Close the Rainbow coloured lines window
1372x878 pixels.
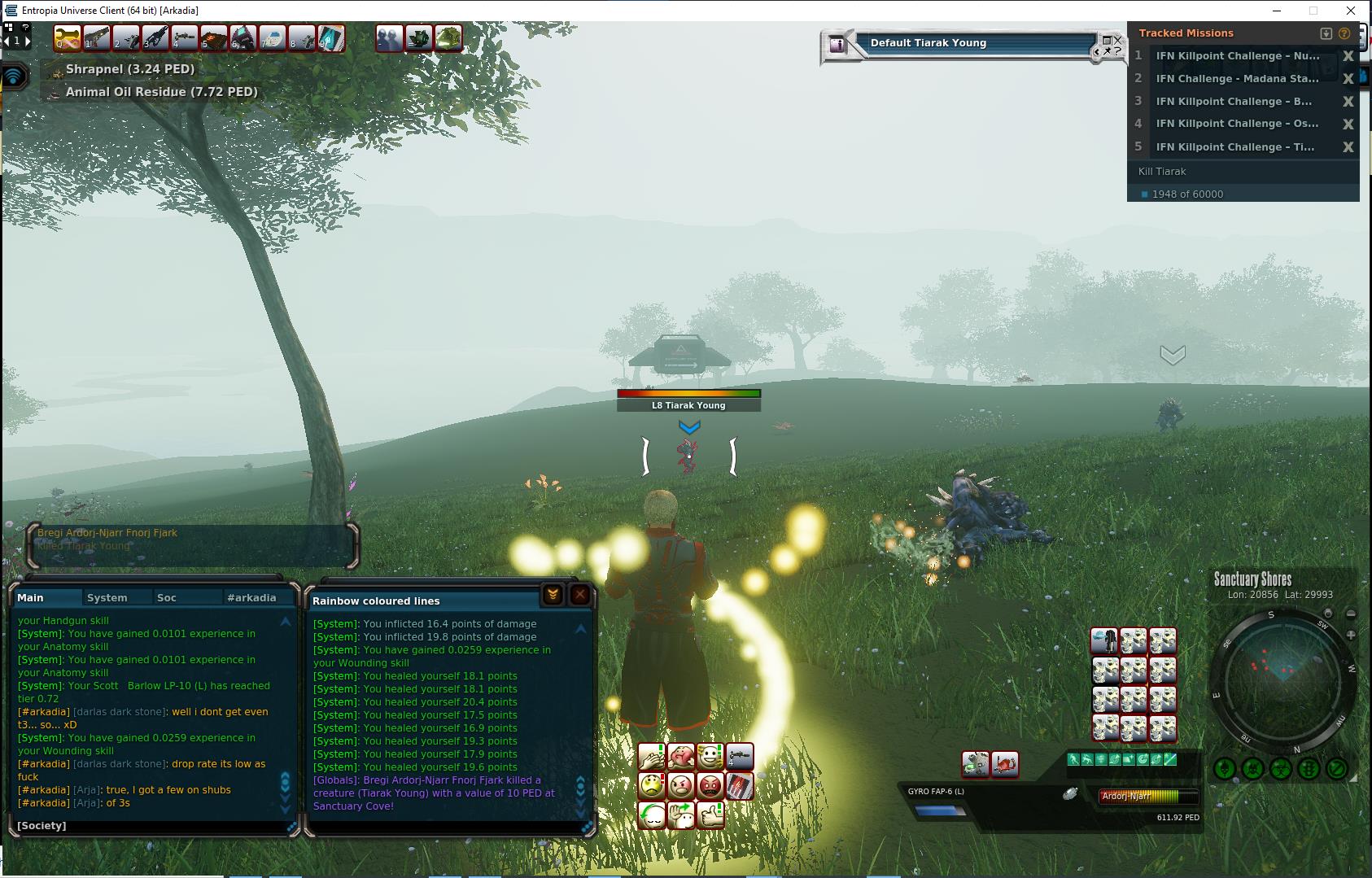pyautogui.click(x=579, y=595)
